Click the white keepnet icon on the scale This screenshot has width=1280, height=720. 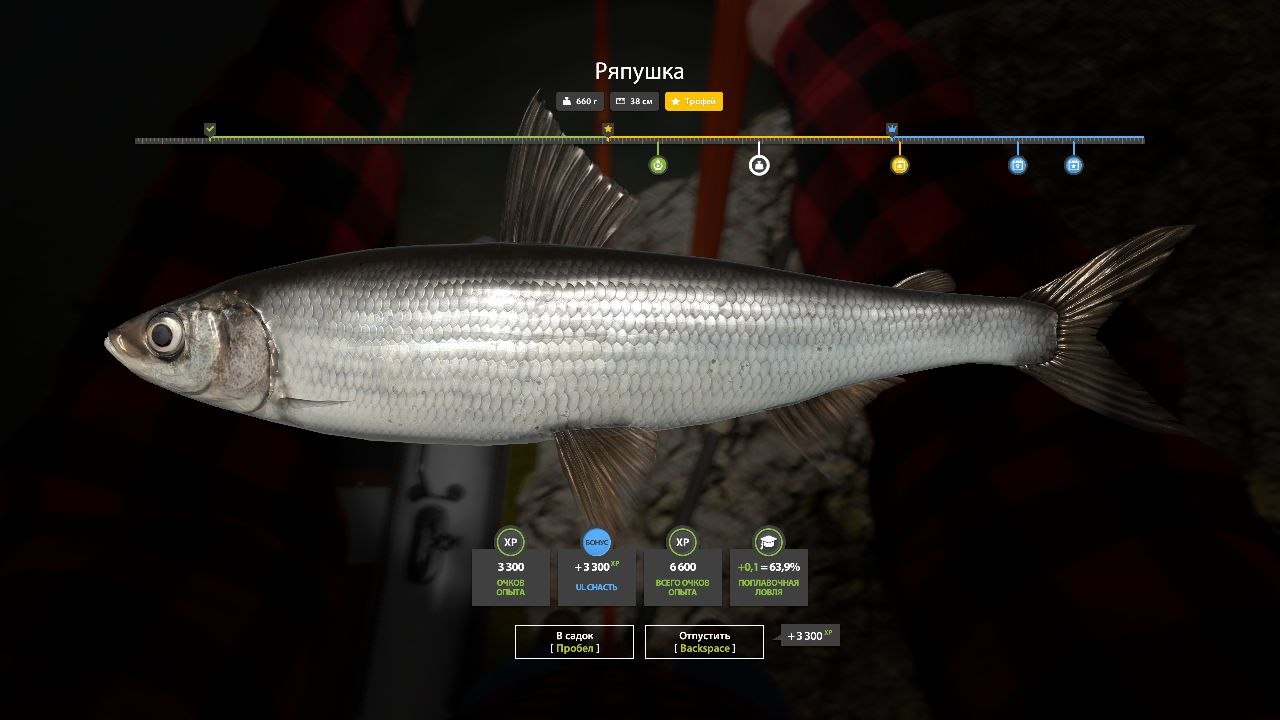click(x=758, y=165)
